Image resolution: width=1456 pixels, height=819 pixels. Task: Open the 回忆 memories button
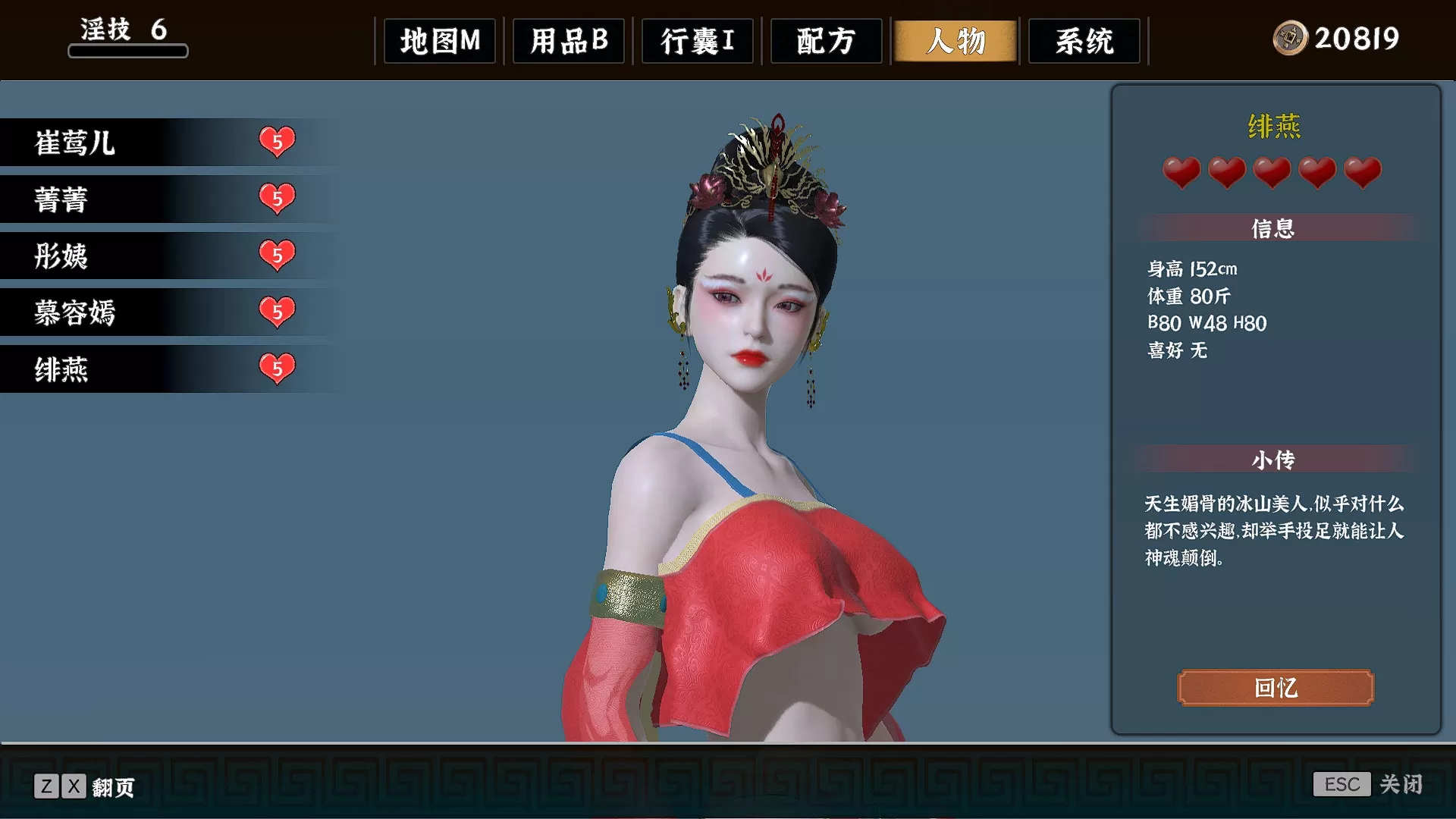1276,688
